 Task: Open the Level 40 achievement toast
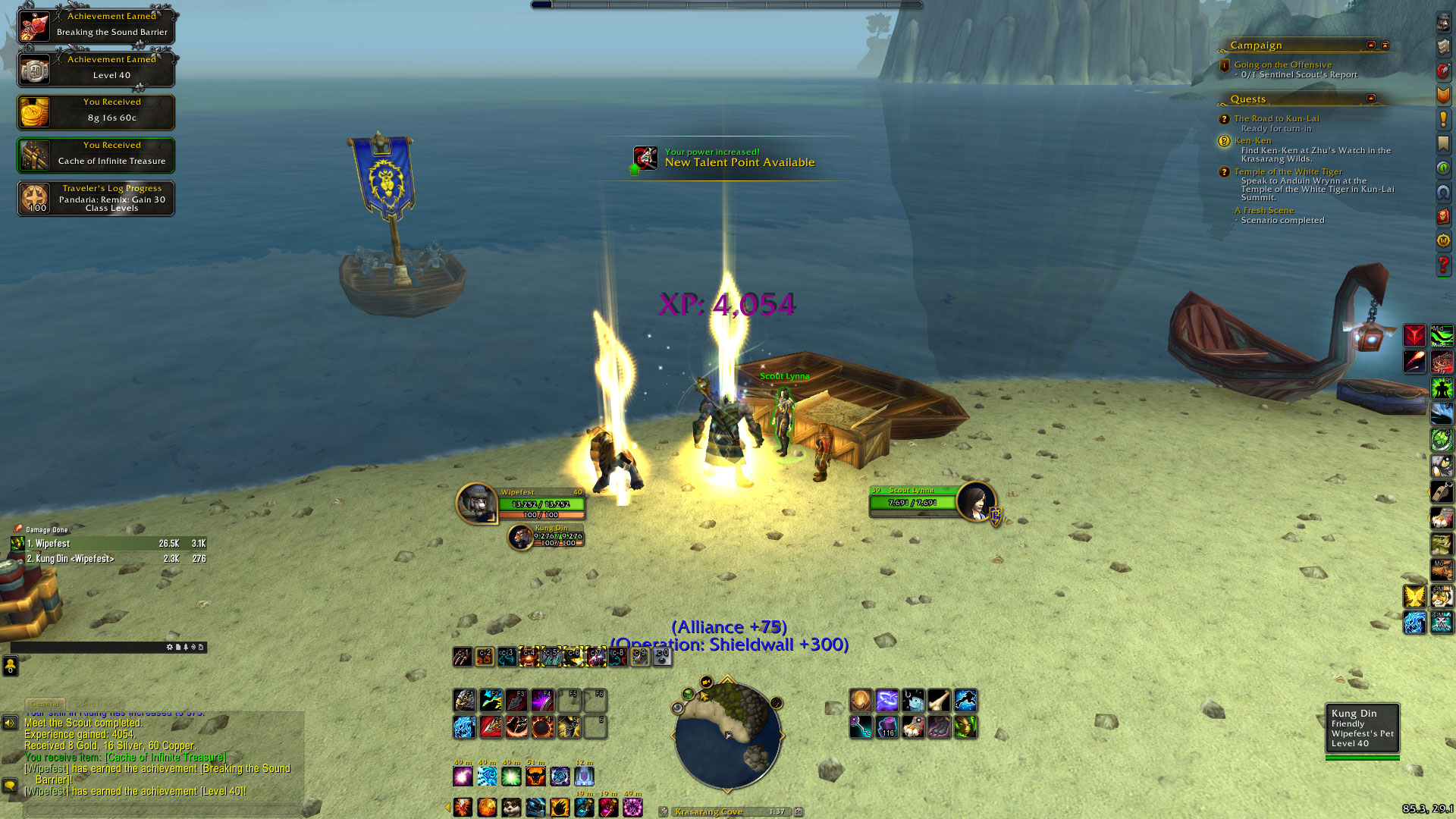(96, 68)
